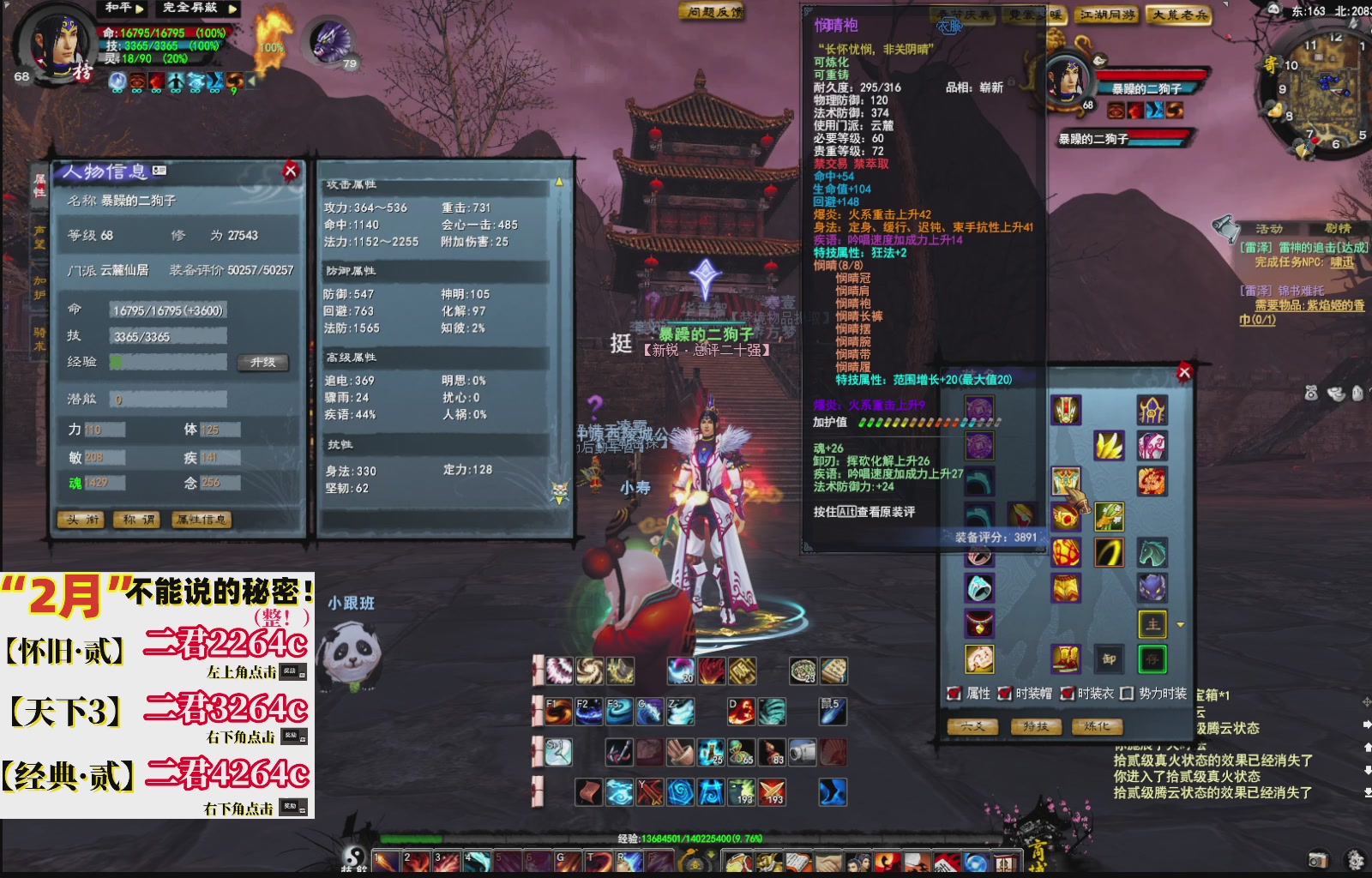Click the 炼化 button in equipment window

click(x=1098, y=725)
